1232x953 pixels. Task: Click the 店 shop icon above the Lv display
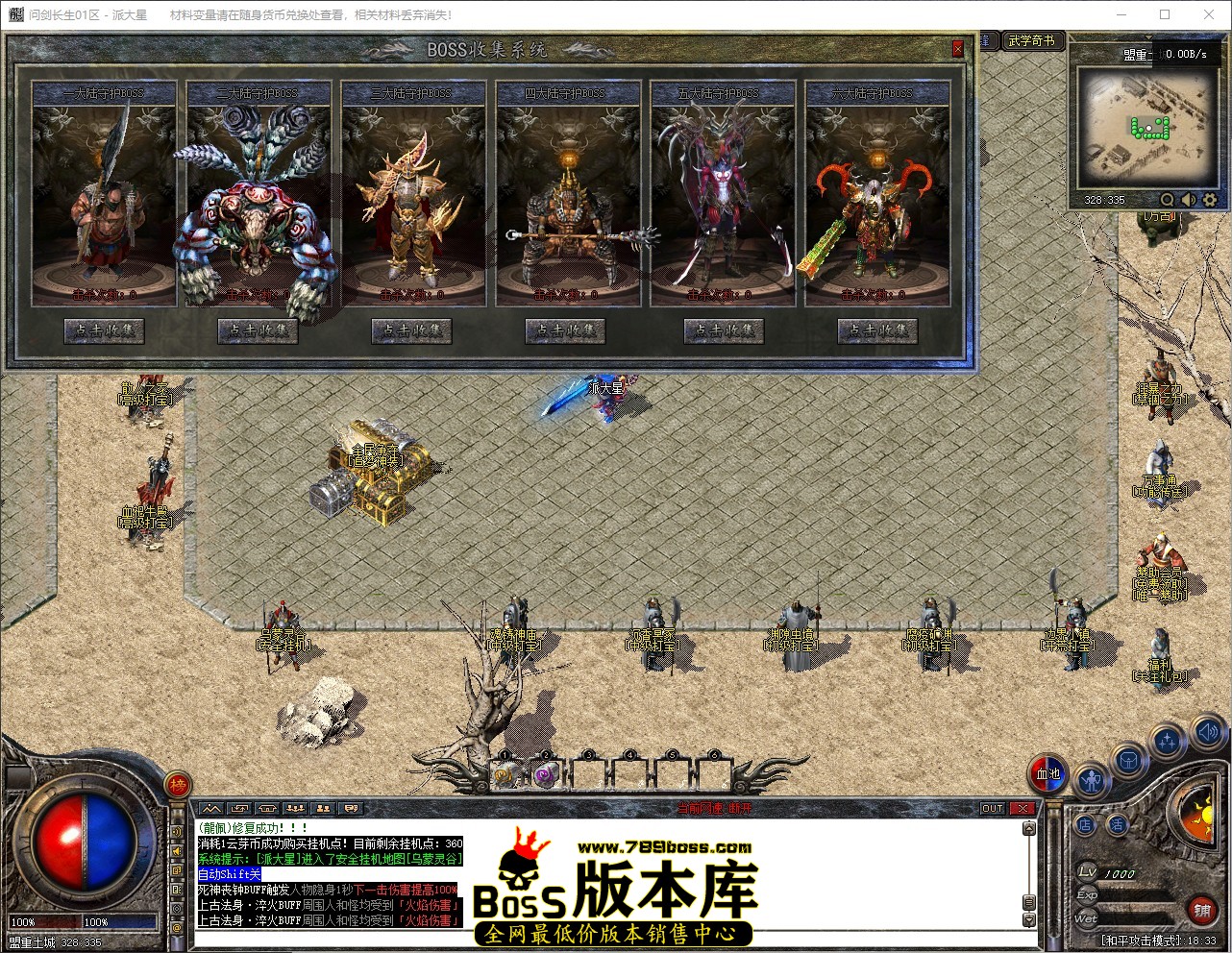tap(1085, 823)
